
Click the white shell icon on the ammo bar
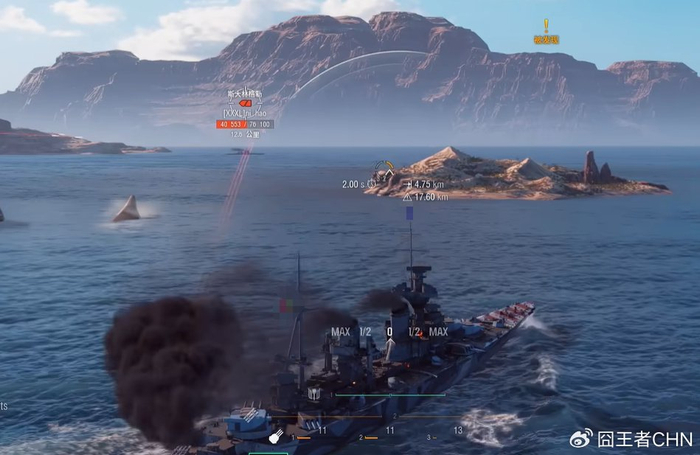(x=274, y=436)
